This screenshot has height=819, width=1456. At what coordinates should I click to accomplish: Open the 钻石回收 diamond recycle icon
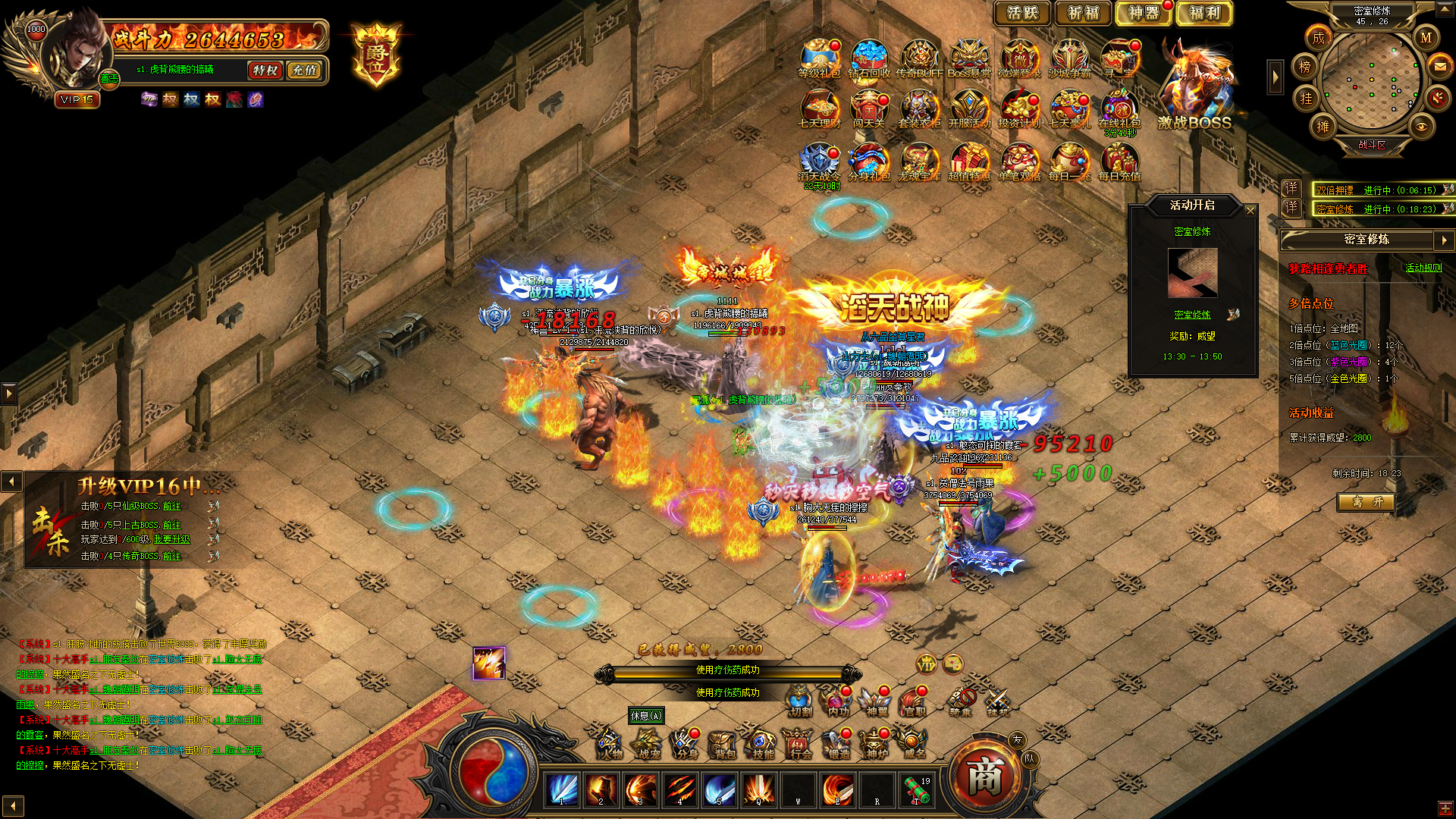tap(869, 59)
